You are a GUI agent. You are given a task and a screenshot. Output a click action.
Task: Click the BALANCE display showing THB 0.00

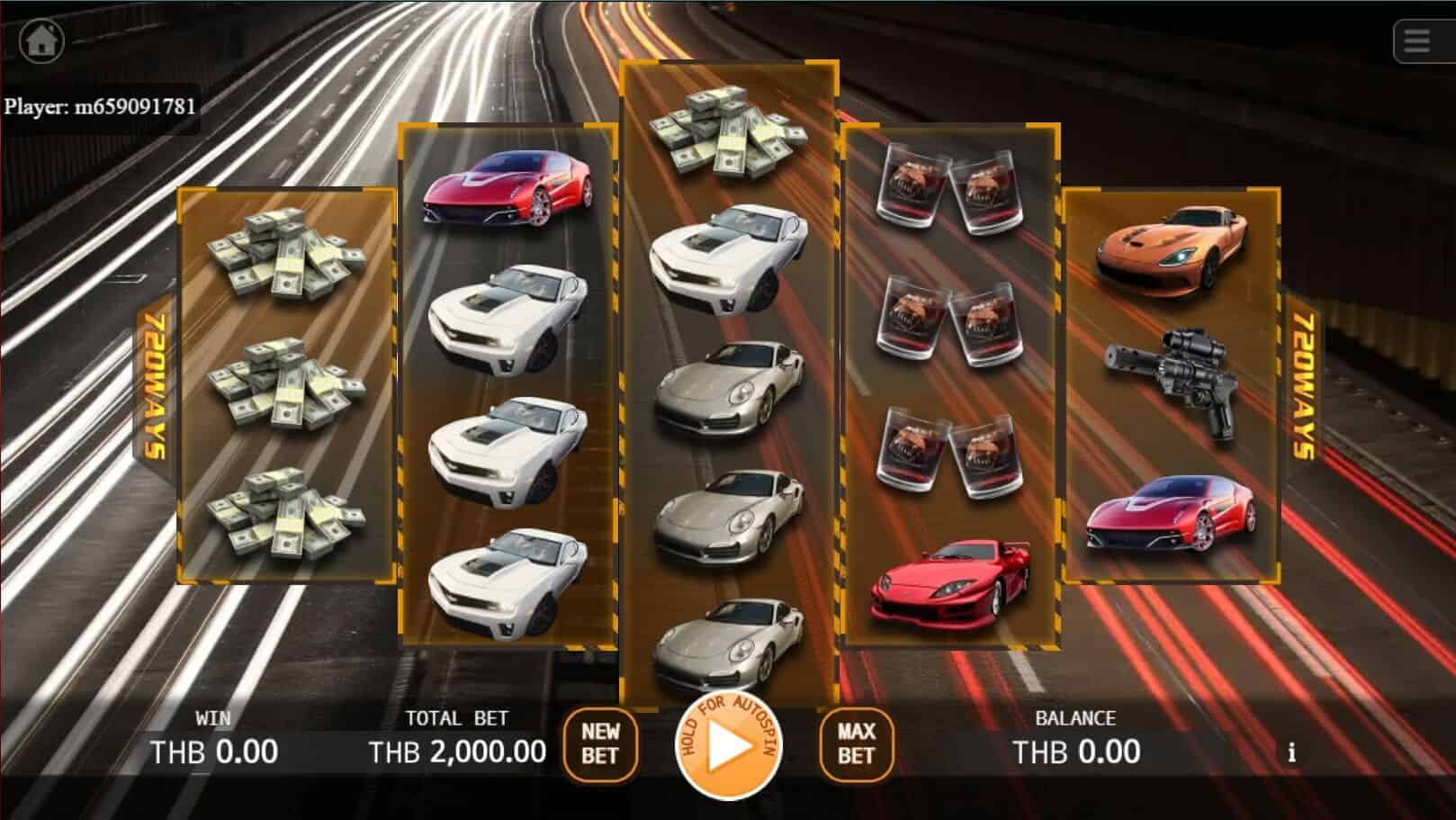1075,750
